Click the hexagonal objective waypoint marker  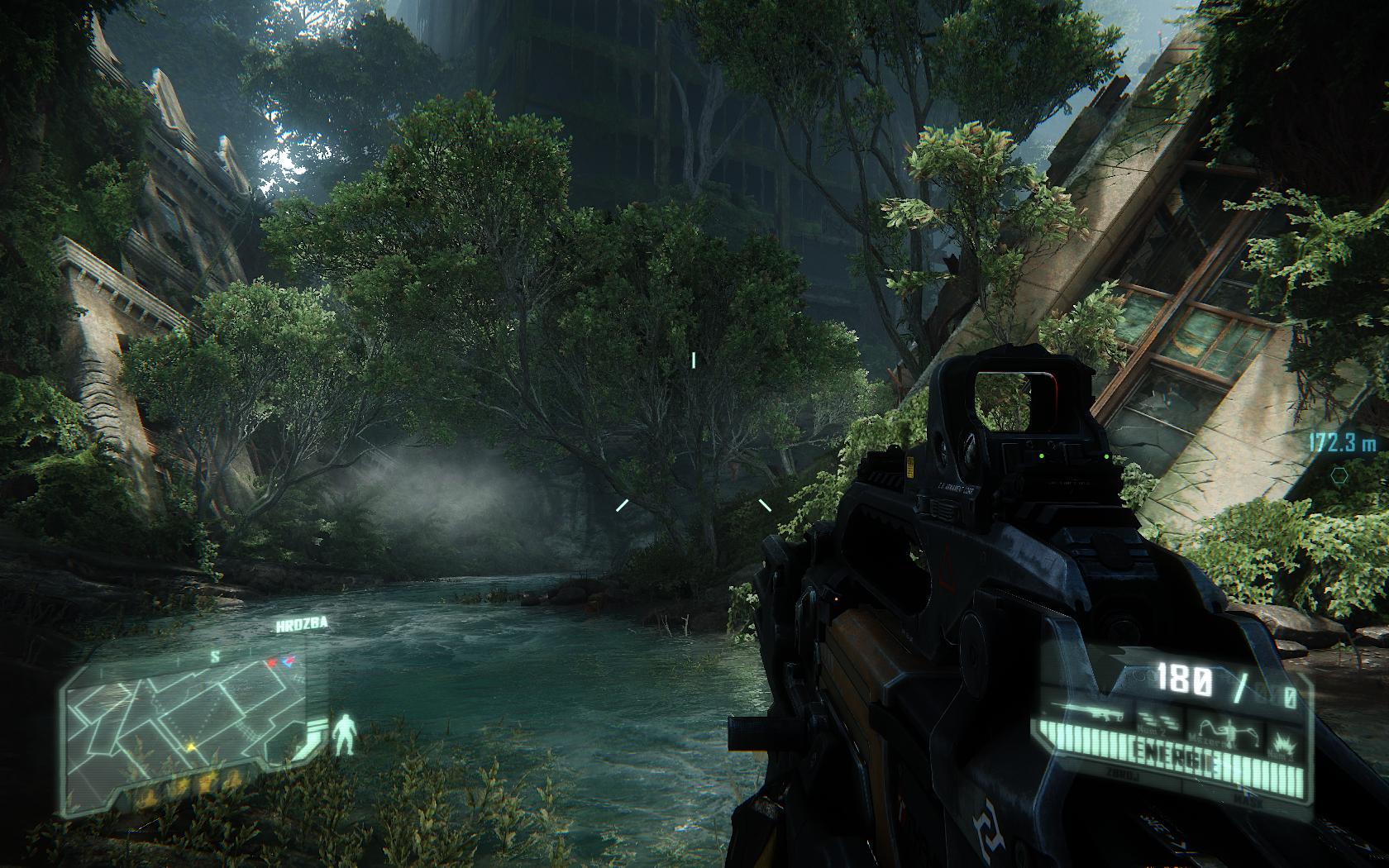1338,474
